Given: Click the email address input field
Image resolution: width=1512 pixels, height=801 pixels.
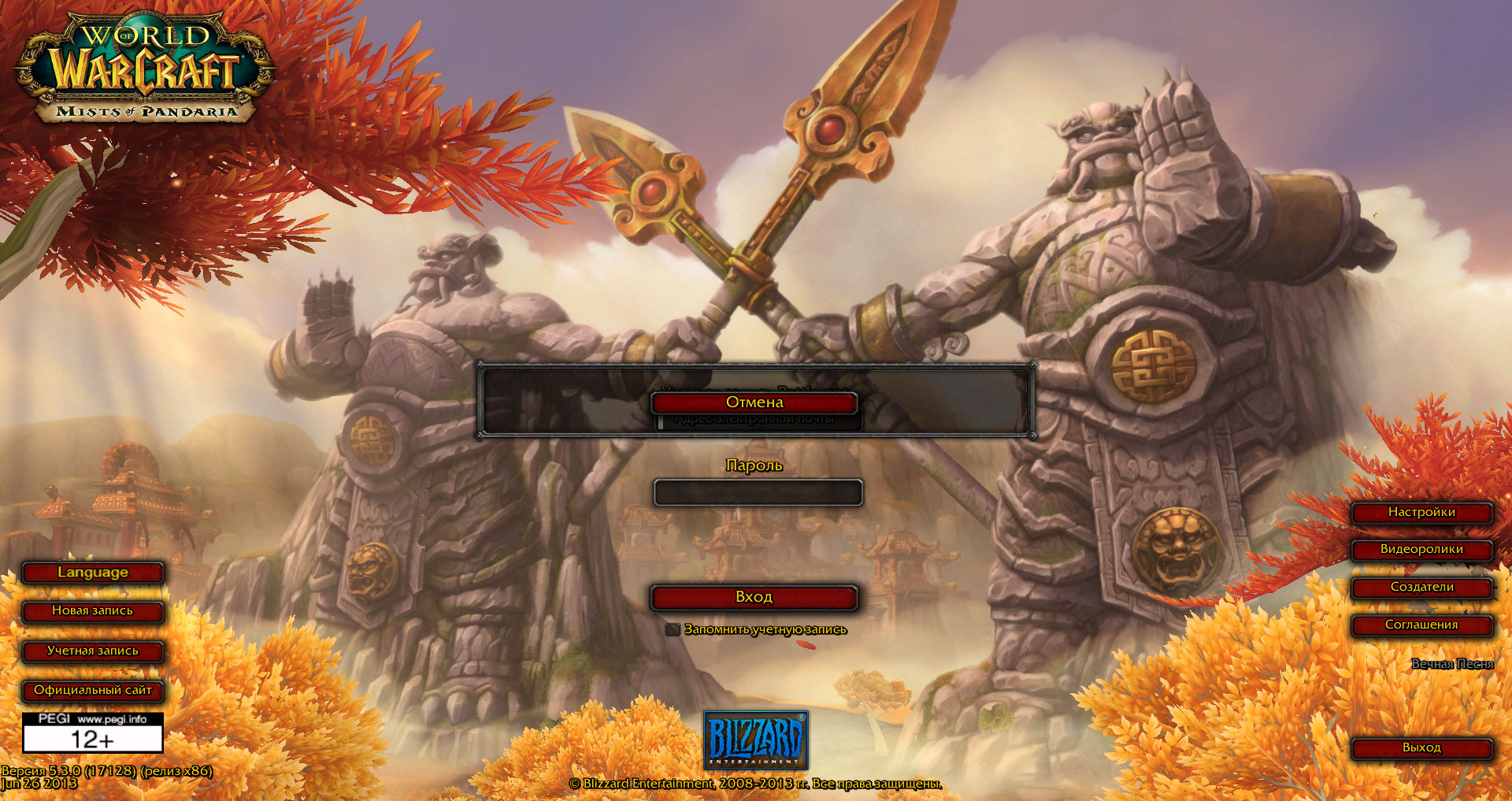Looking at the screenshot, I should pos(758,421).
